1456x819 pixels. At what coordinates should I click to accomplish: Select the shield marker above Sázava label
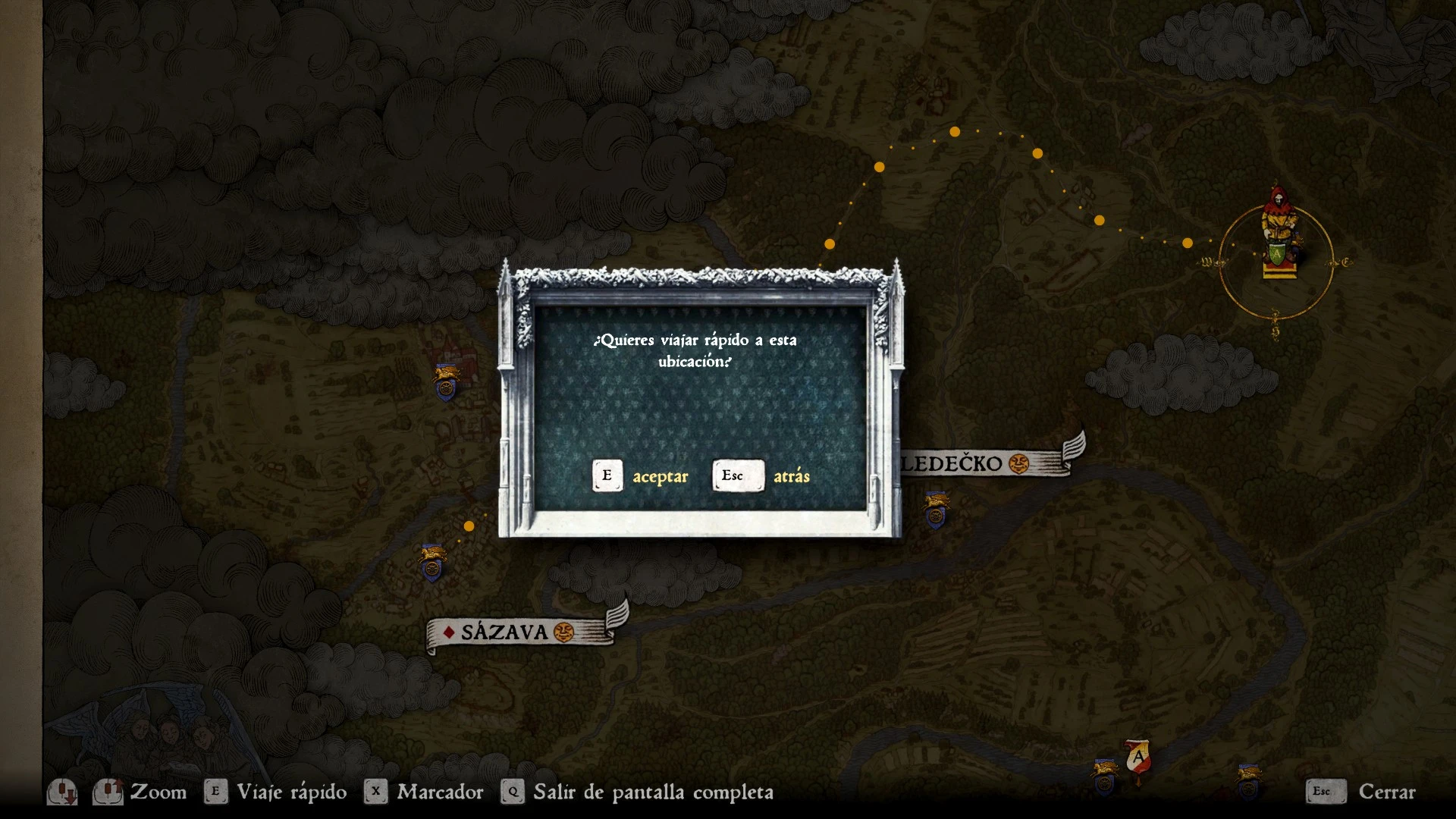point(432,563)
